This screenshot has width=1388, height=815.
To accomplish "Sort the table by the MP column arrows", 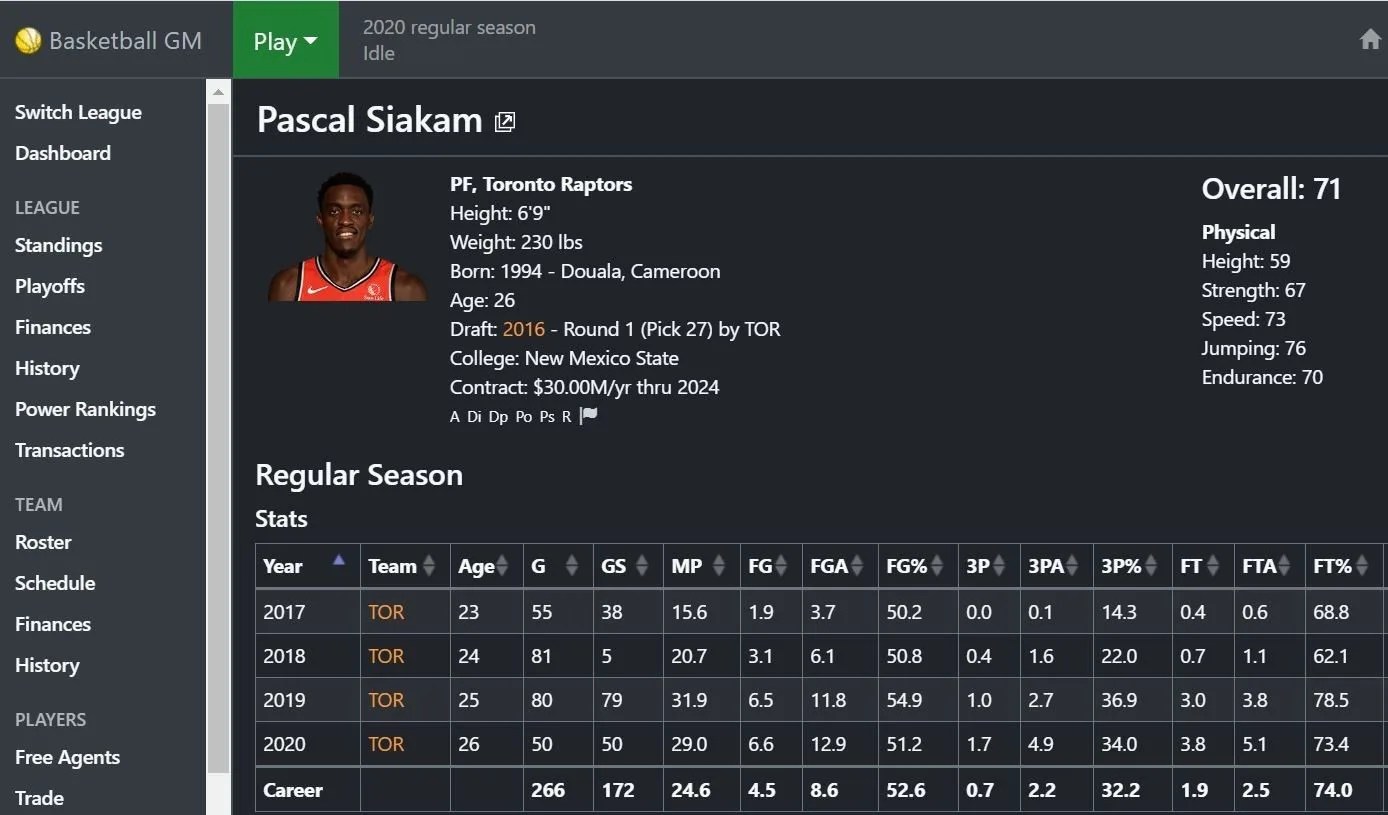I will click(x=718, y=565).
